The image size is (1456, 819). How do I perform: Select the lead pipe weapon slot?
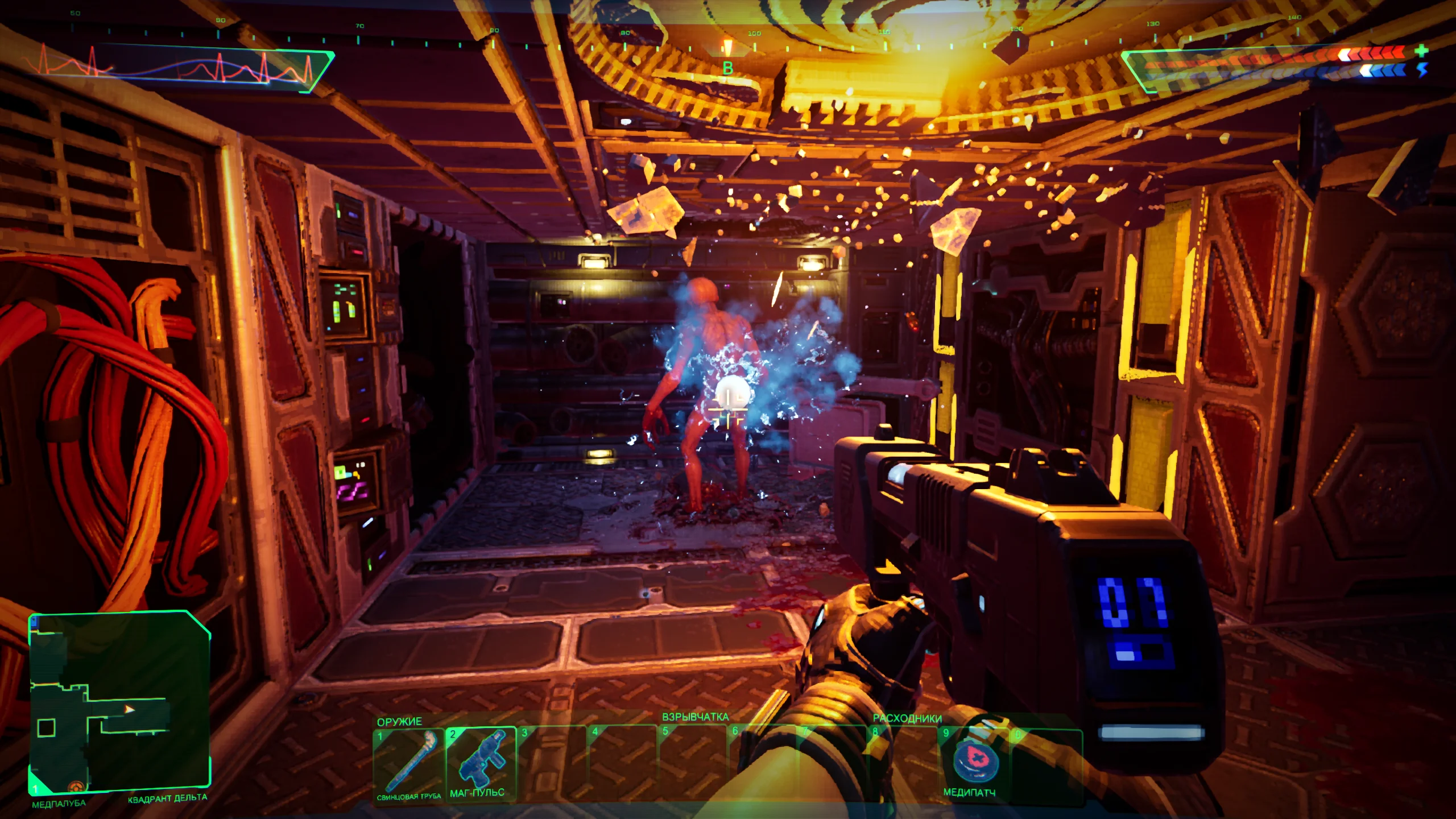click(x=408, y=762)
